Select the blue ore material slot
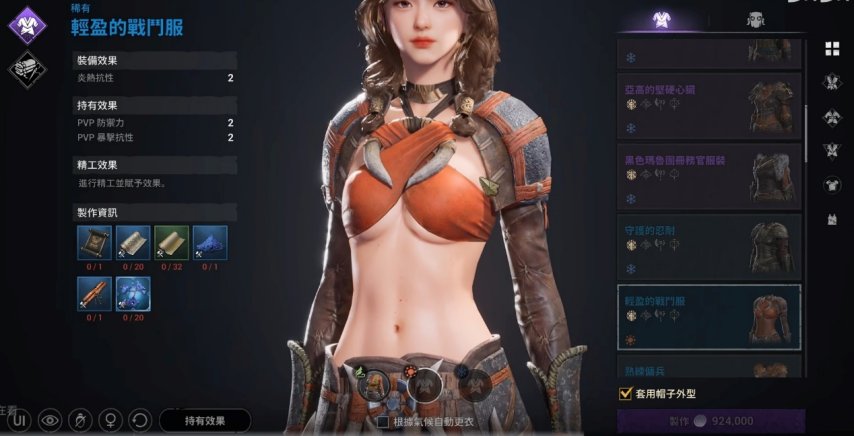This screenshot has height=436, width=854. pos(210,243)
